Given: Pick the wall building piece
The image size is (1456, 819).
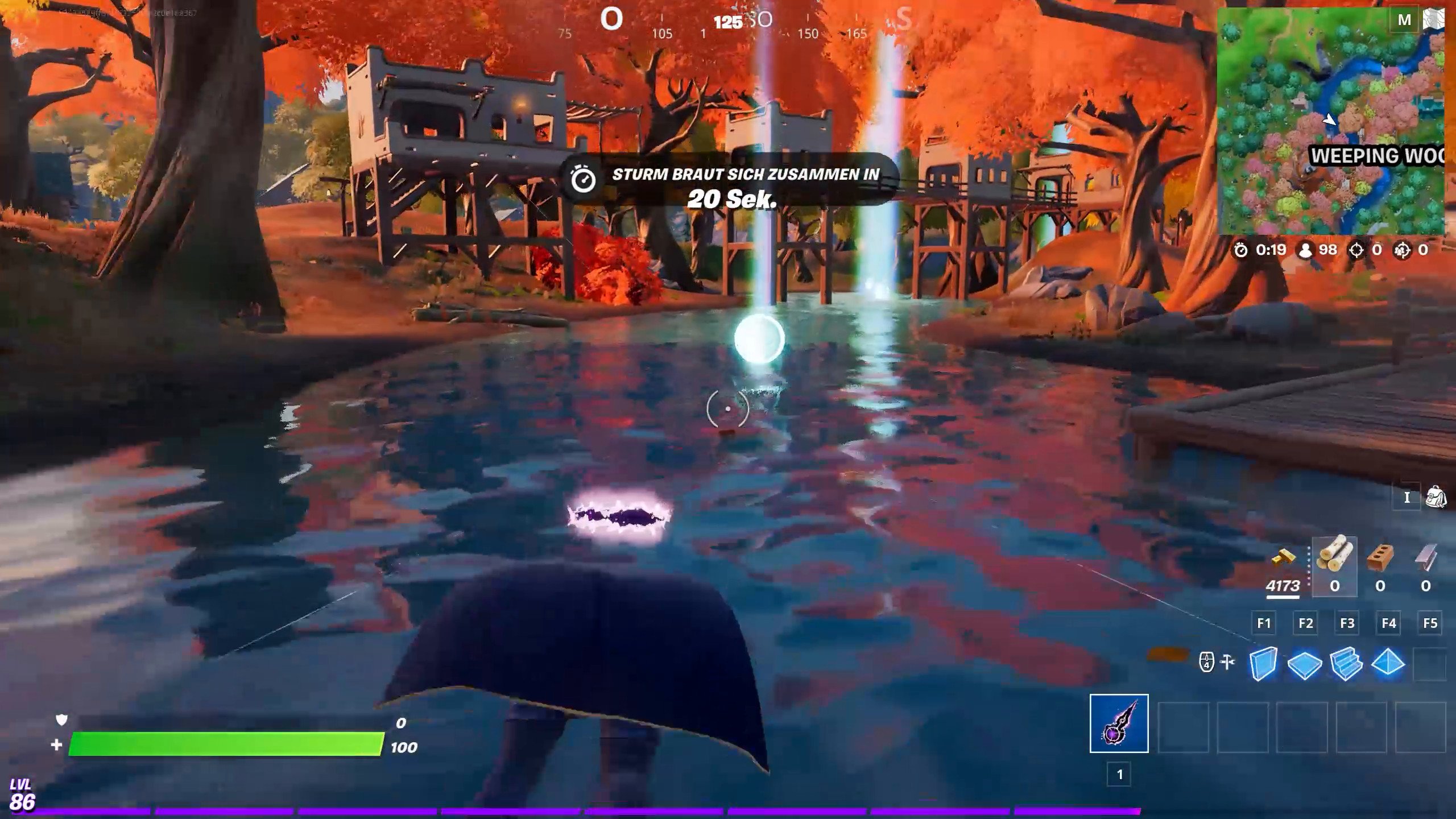Looking at the screenshot, I should (1263, 663).
